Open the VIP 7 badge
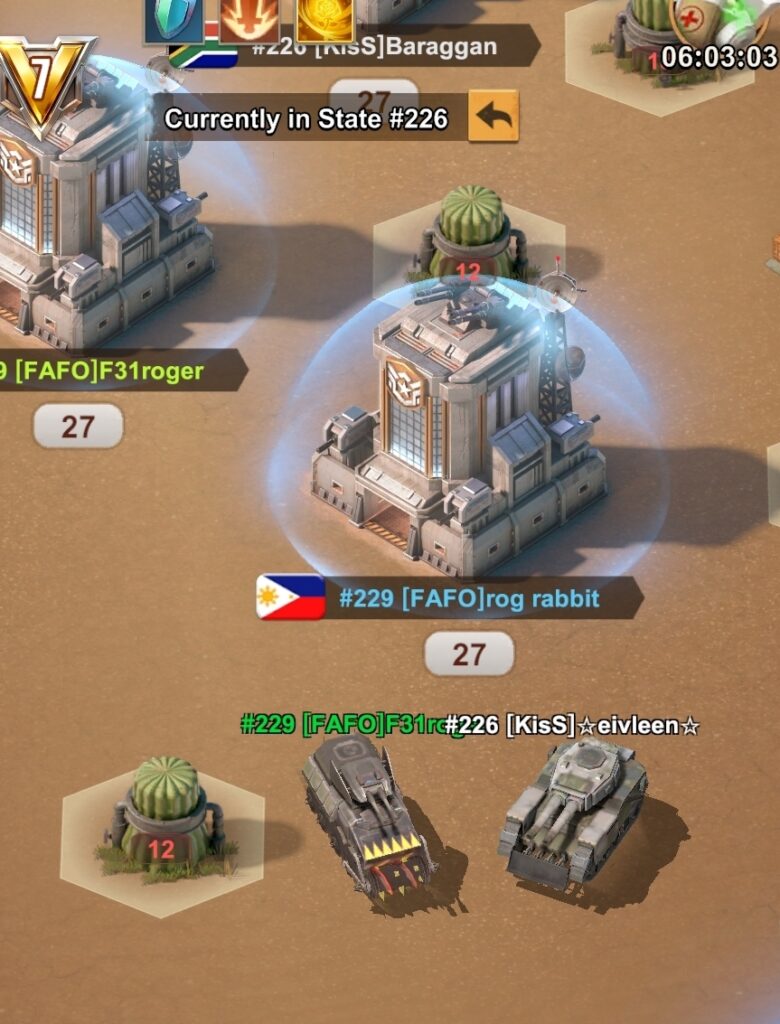Viewport: 780px width, 1024px height. [x=42, y=82]
